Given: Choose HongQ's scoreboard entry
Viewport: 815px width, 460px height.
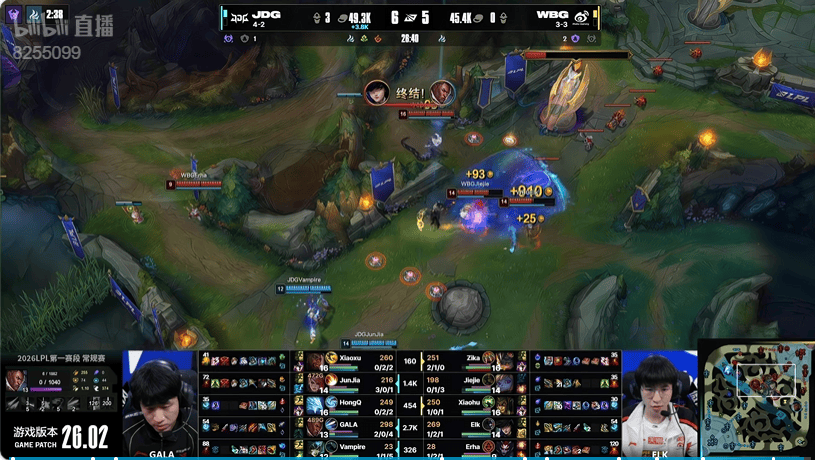Looking at the screenshot, I should coord(350,403).
